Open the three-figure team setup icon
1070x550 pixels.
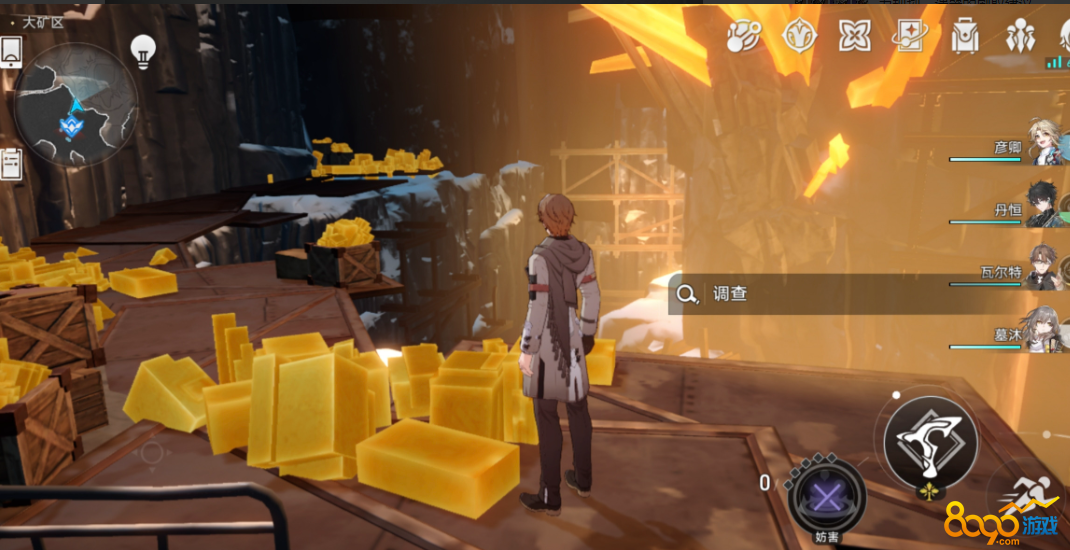click(1020, 36)
